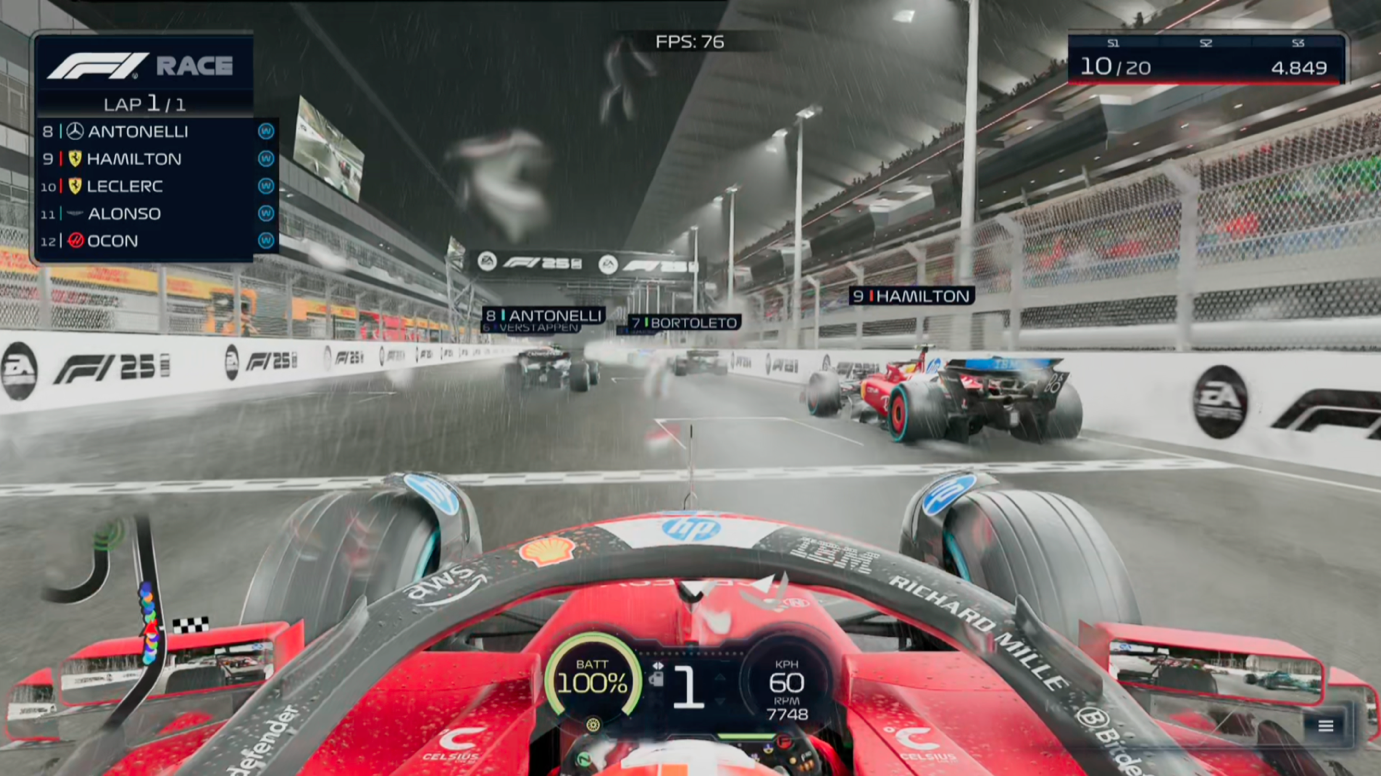
Task: Click Ocon's row in the leaderboard
Action: (155, 241)
